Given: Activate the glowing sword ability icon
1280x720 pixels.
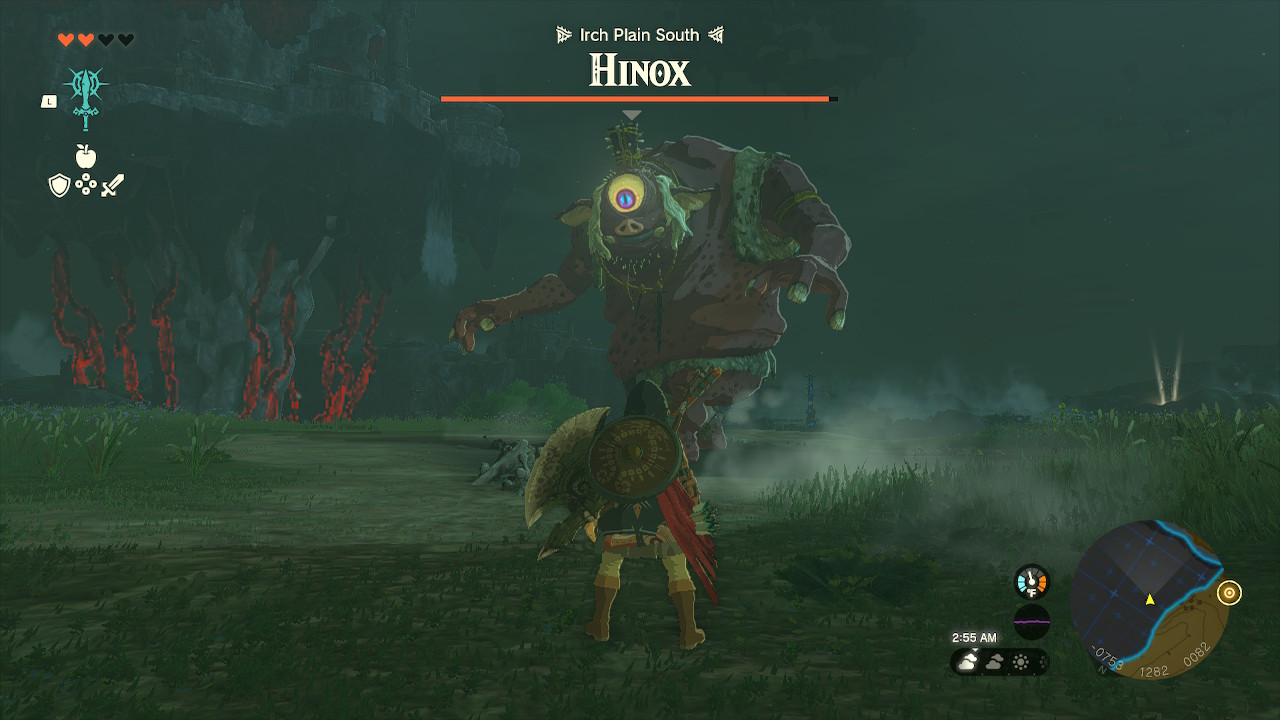Looking at the screenshot, I should (85, 90).
